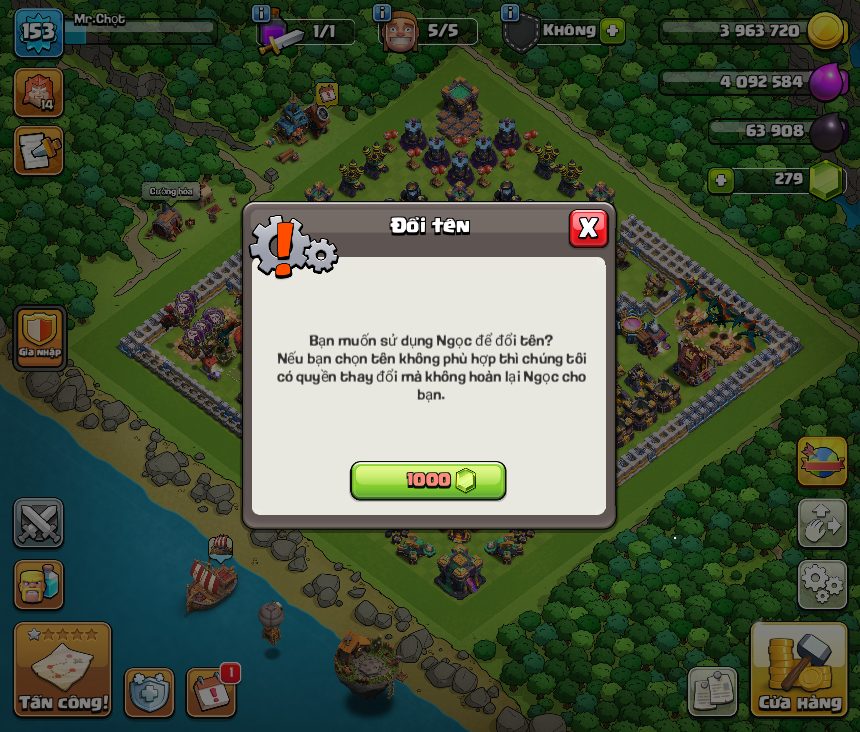The image size is (860, 732).
Task: Open the game settings gears
Action: (822, 584)
